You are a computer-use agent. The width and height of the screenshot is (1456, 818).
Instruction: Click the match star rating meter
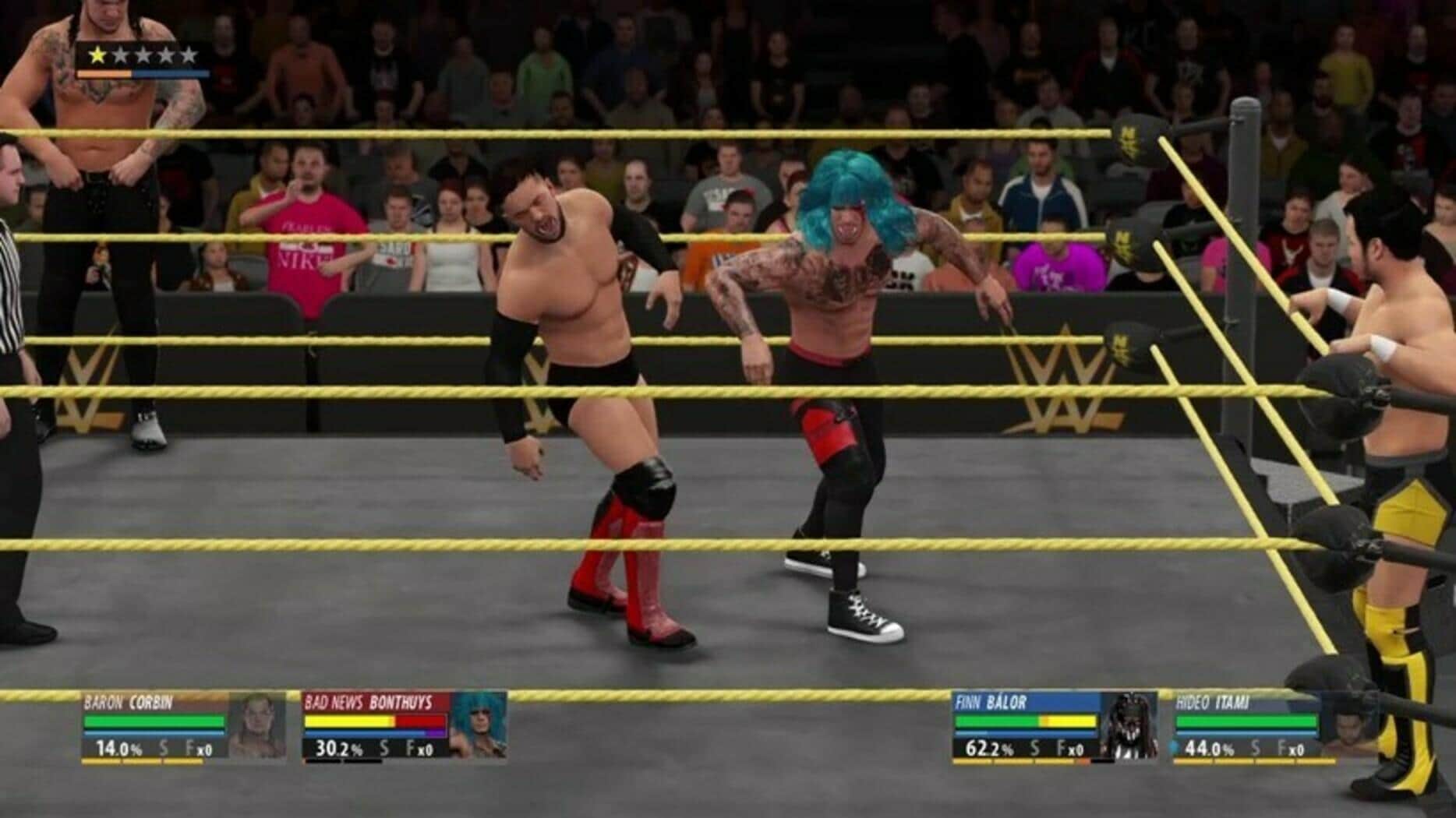pos(143,55)
